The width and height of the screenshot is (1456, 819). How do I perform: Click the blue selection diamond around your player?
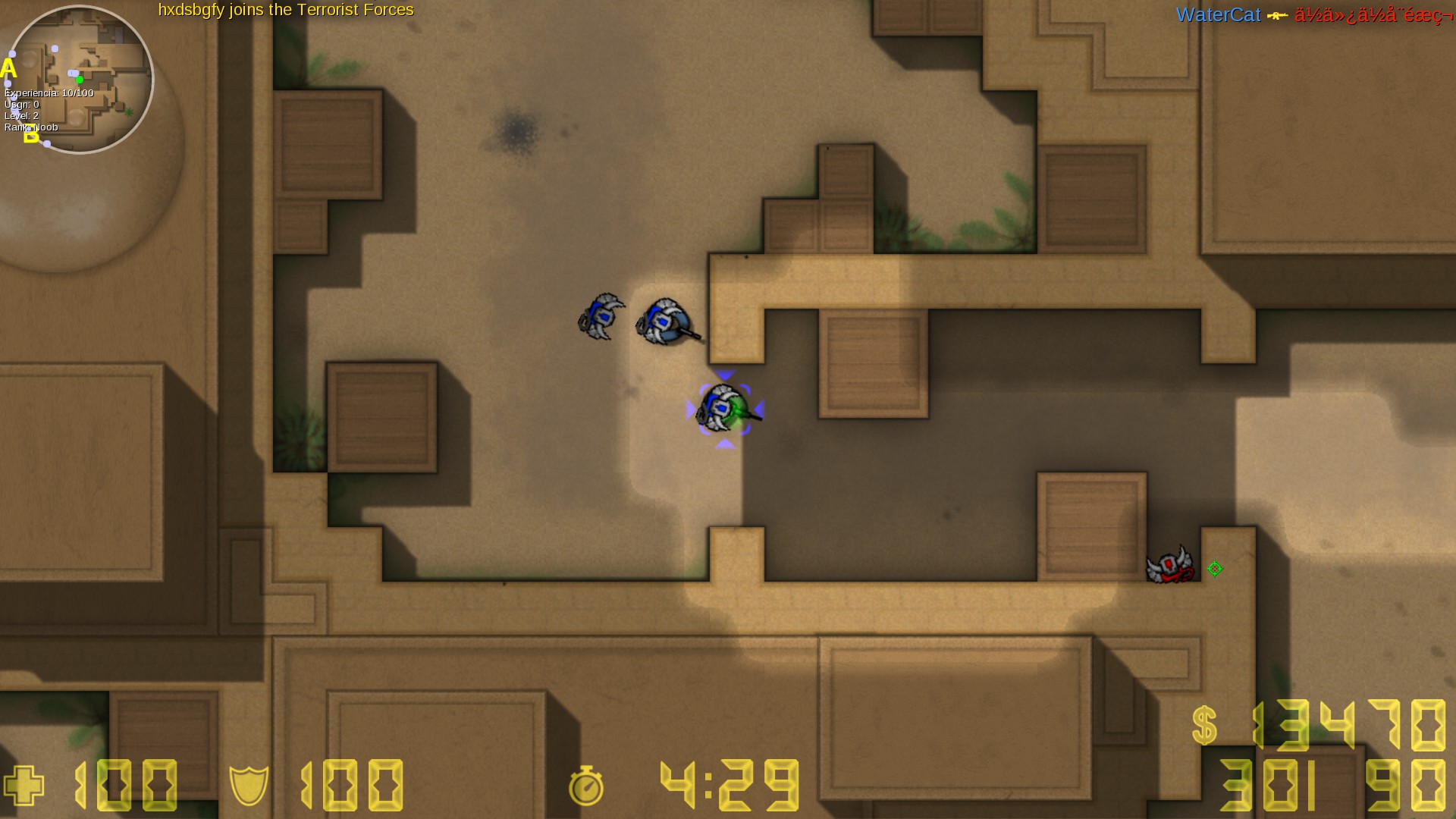725,409
